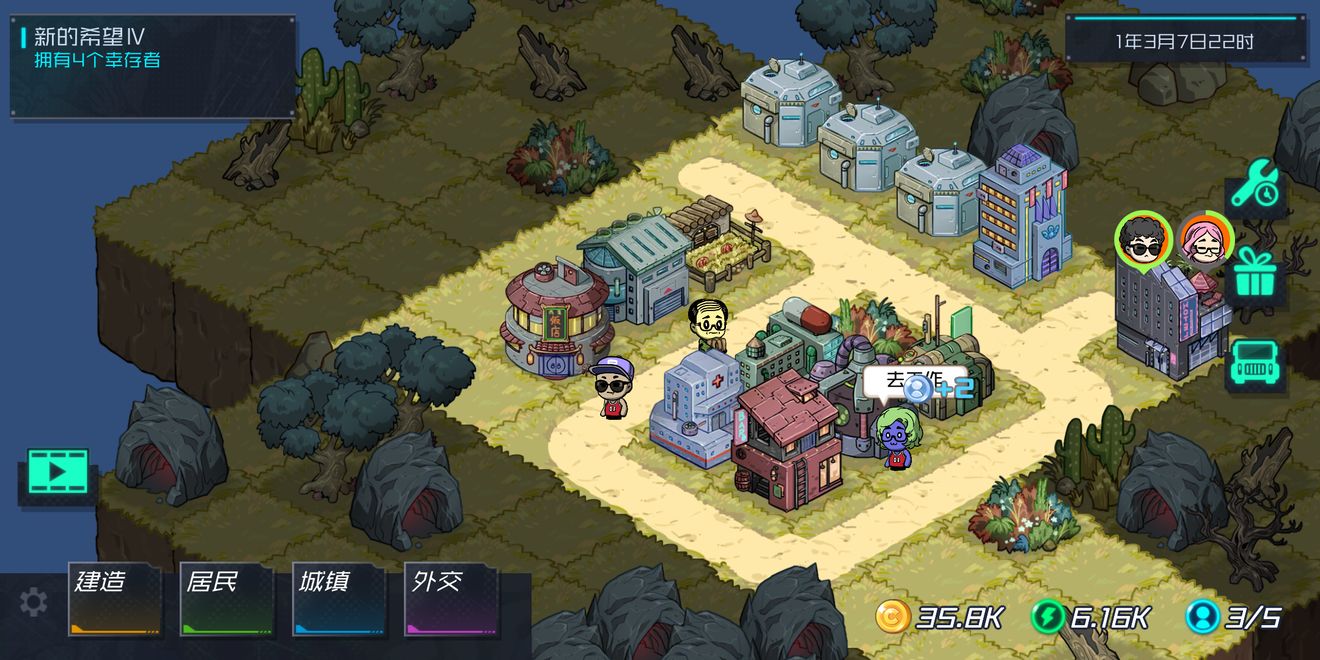Open the 外交 diplomacy menu
The image size is (1320, 660).
[450, 599]
